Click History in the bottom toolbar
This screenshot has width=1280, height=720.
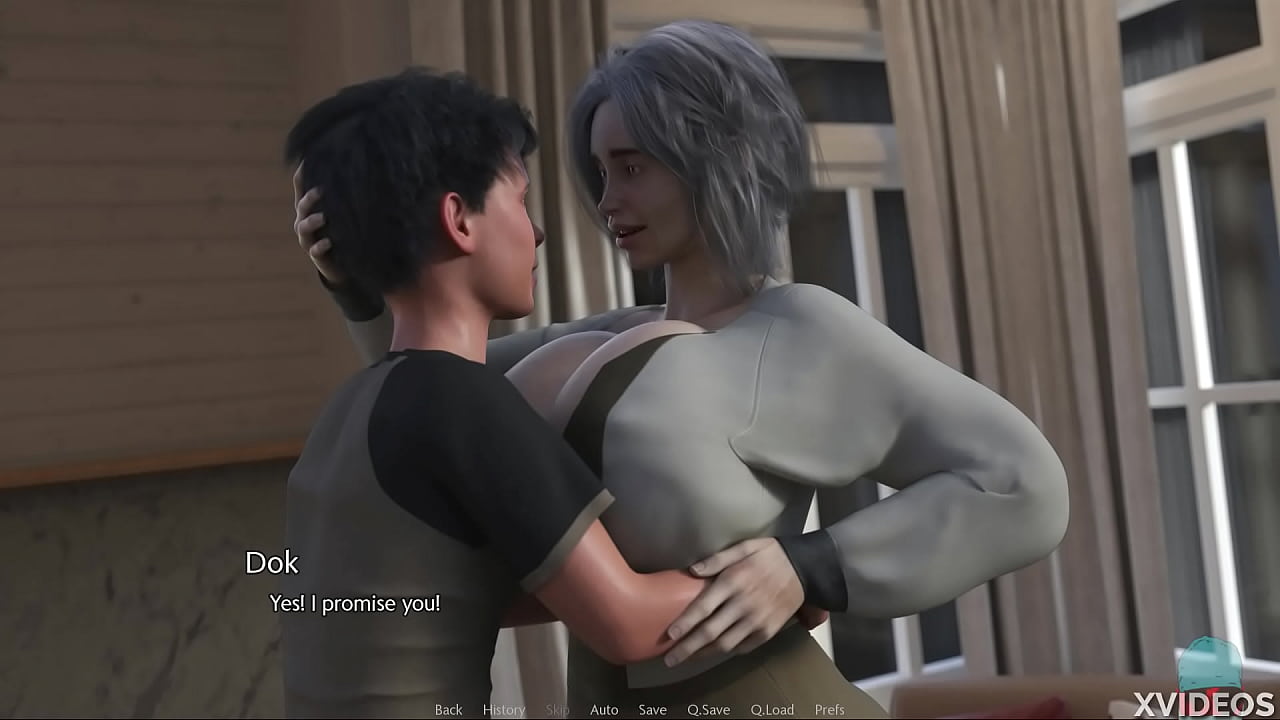point(503,709)
